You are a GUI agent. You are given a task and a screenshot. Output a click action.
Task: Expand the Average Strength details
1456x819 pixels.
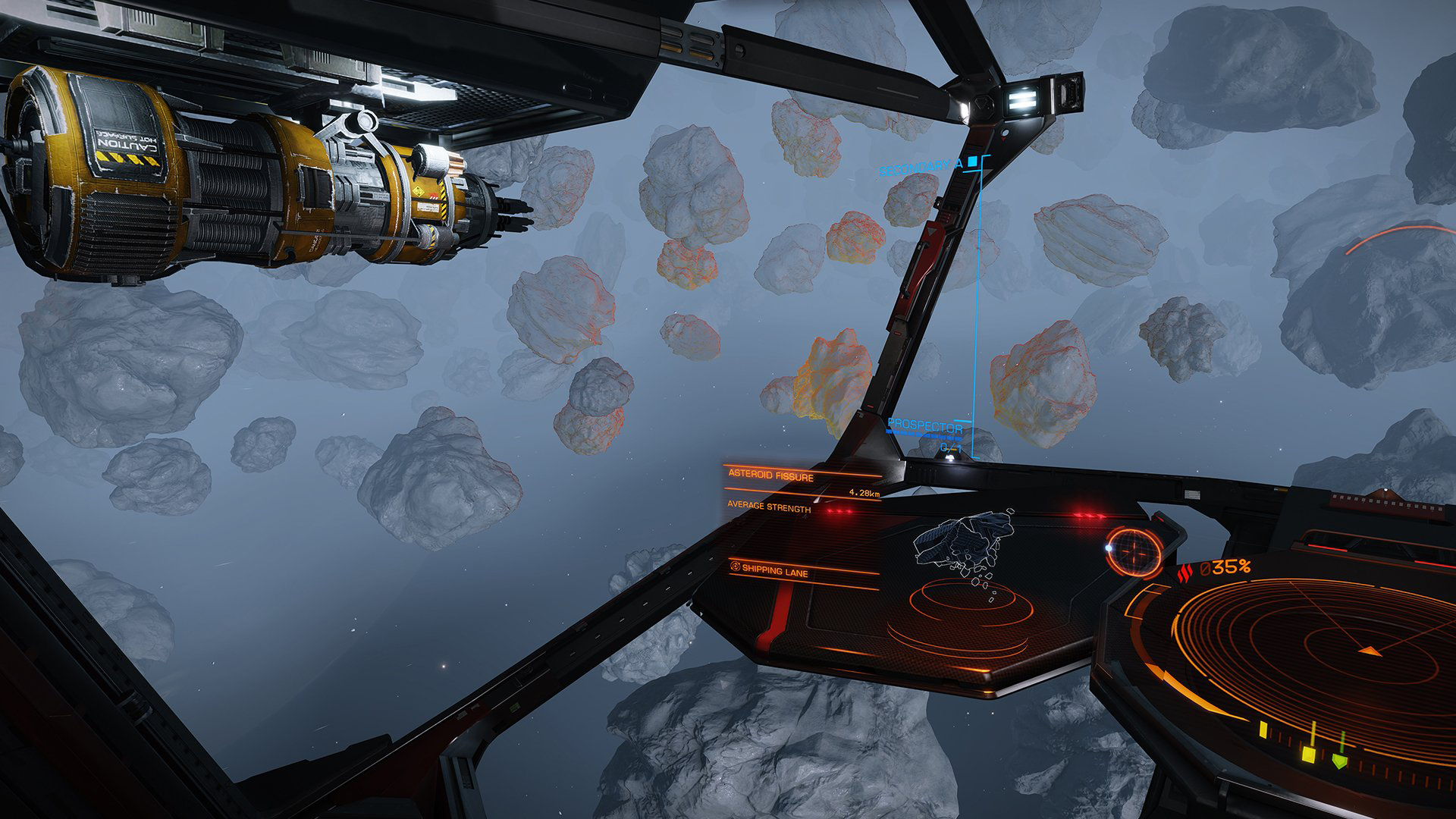(768, 507)
